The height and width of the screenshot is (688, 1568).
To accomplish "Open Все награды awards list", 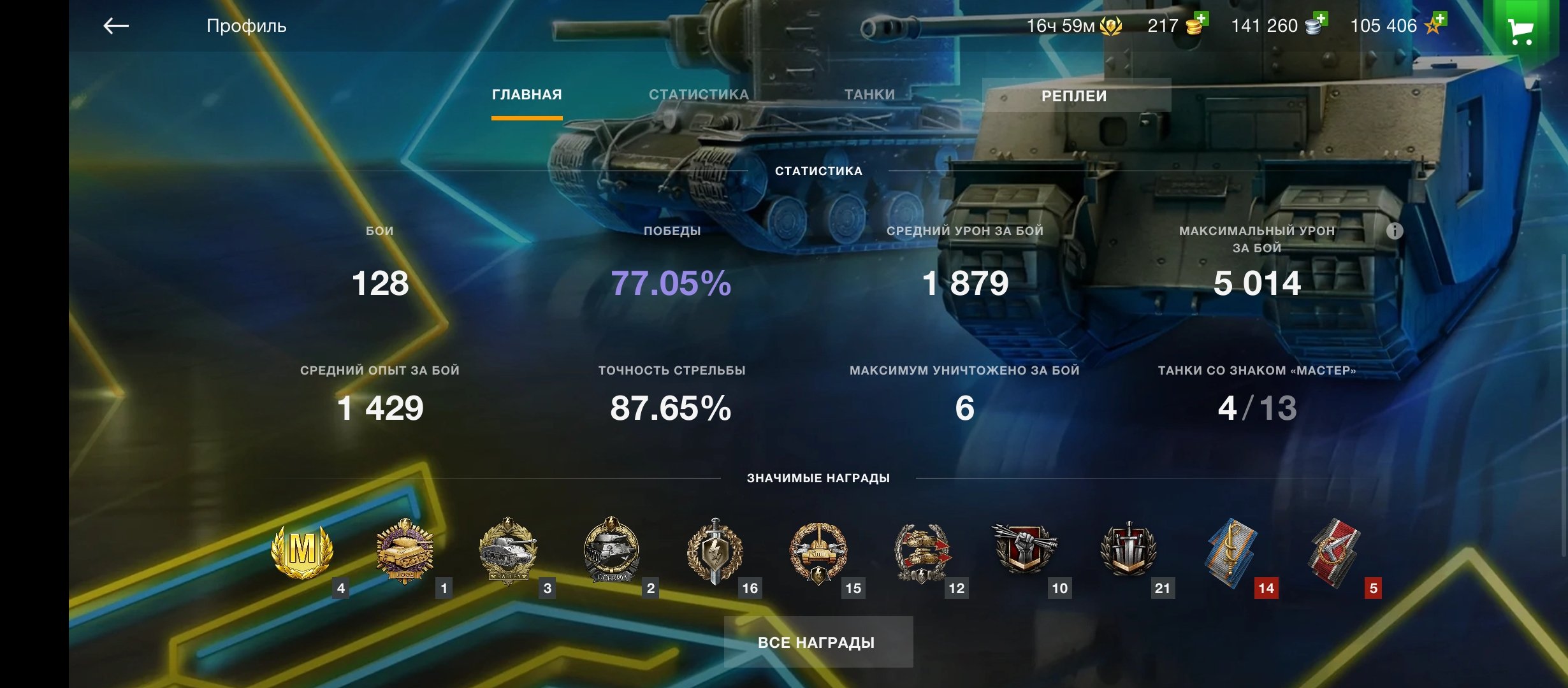I will pos(818,642).
